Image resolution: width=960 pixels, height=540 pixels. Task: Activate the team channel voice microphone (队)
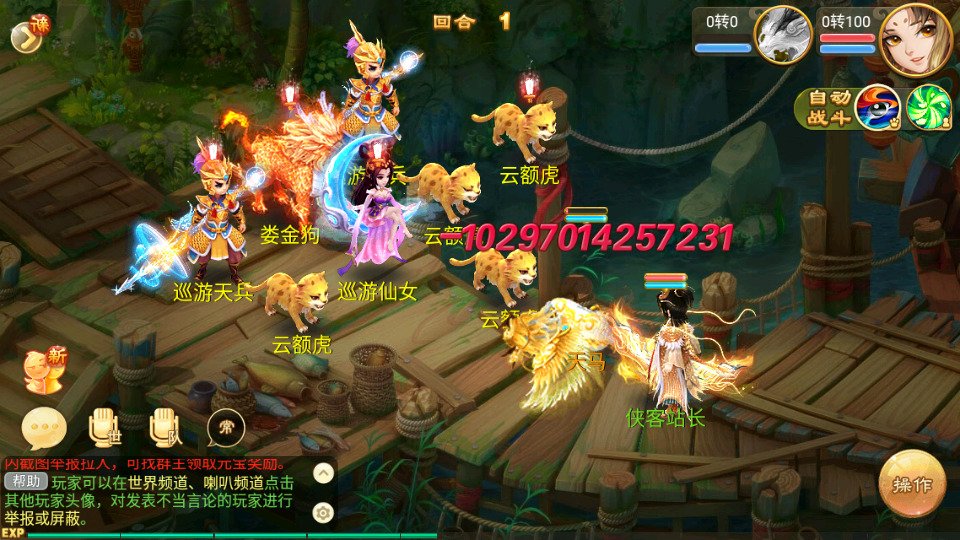166,427
